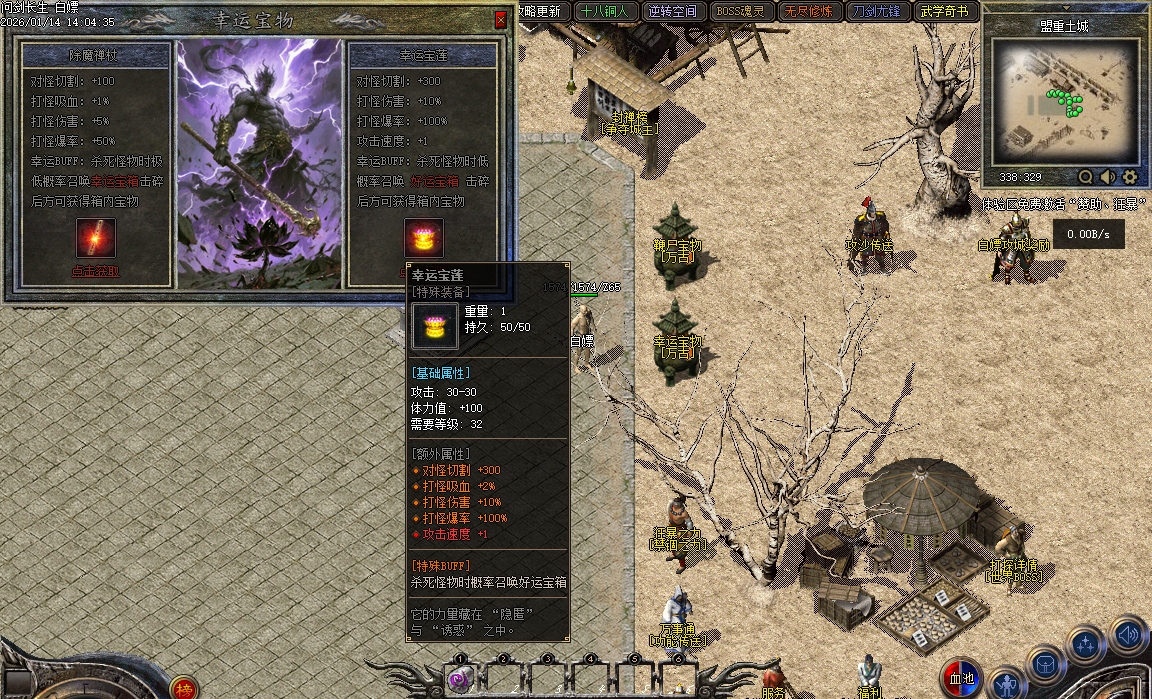
Task: Open the 武学奇书 menu button
Action: point(943,12)
